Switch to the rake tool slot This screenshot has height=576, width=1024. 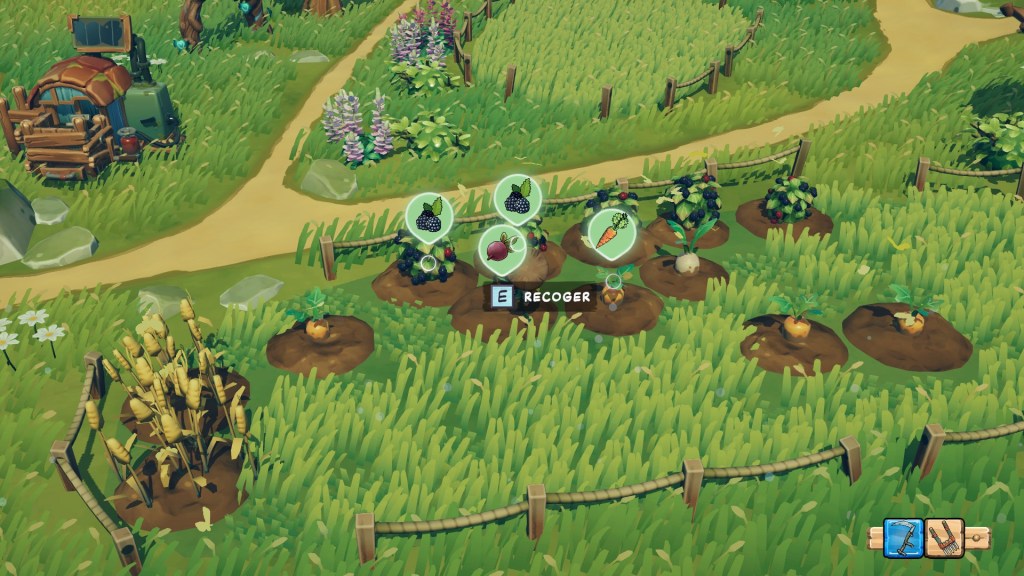pos(944,538)
